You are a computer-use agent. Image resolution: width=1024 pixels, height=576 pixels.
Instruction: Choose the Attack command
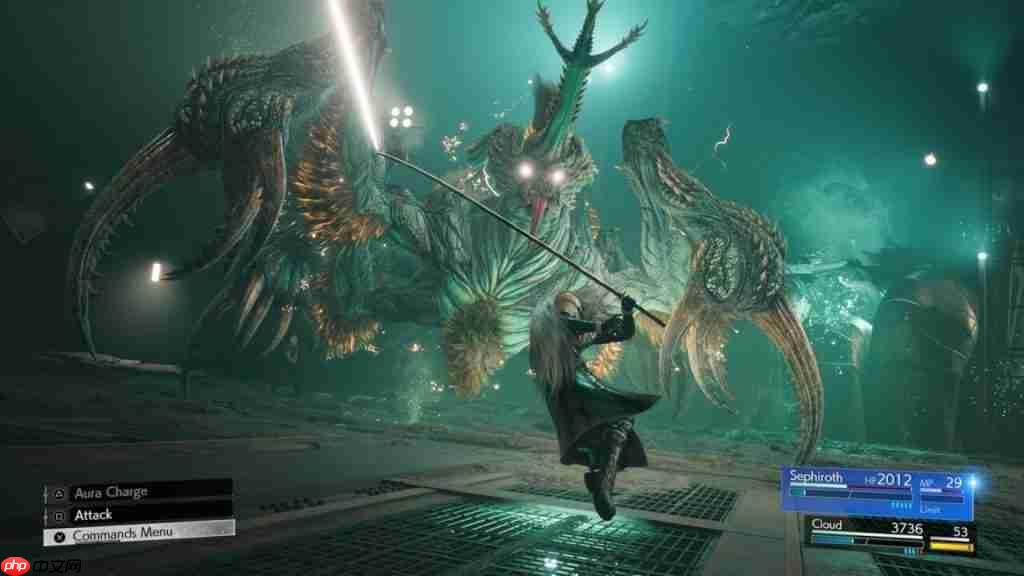[x=137, y=513]
